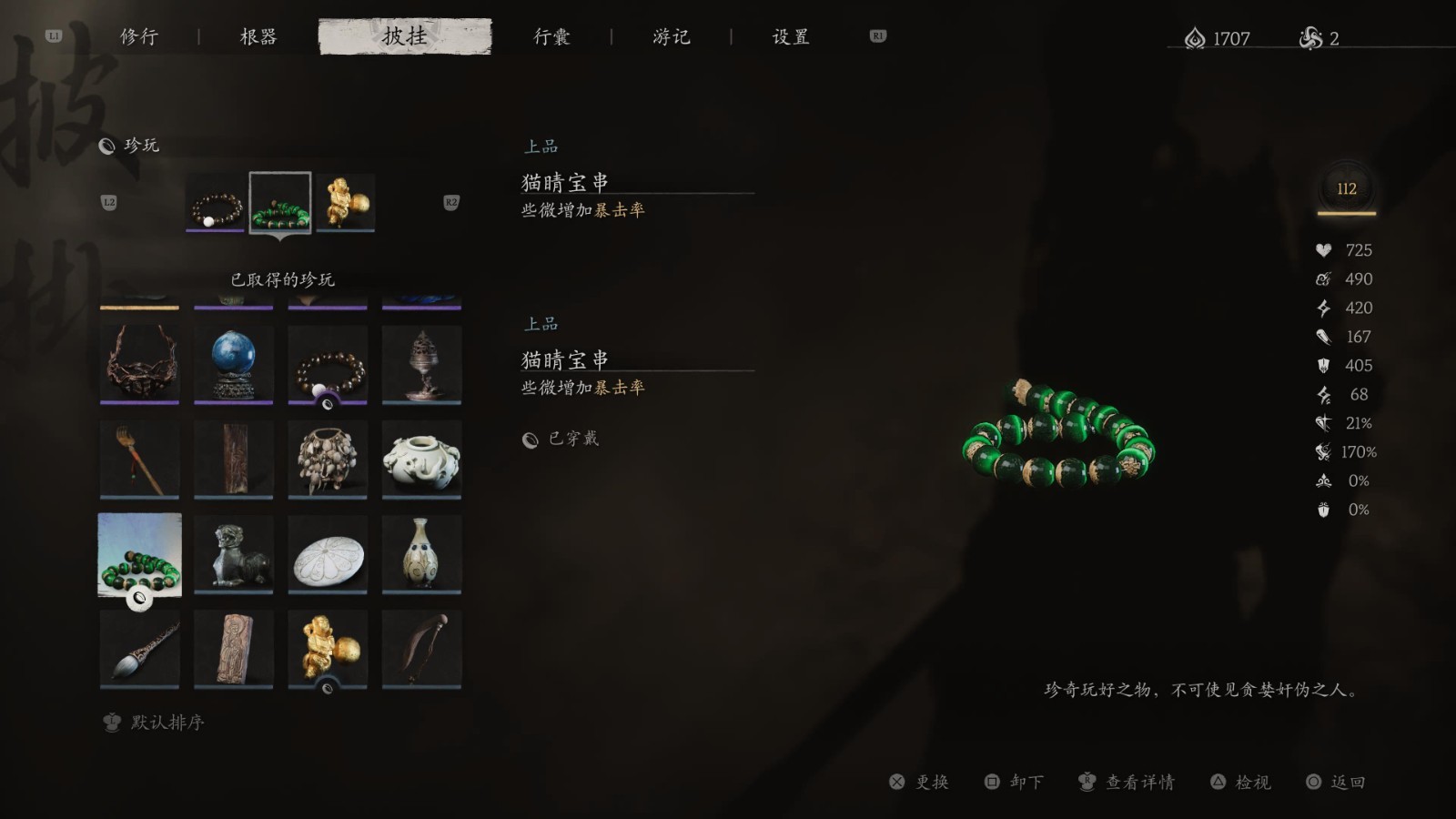Screen dimensions: 1456x819
Task: Select the health (heart) stat icon
Action: (x=1323, y=249)
